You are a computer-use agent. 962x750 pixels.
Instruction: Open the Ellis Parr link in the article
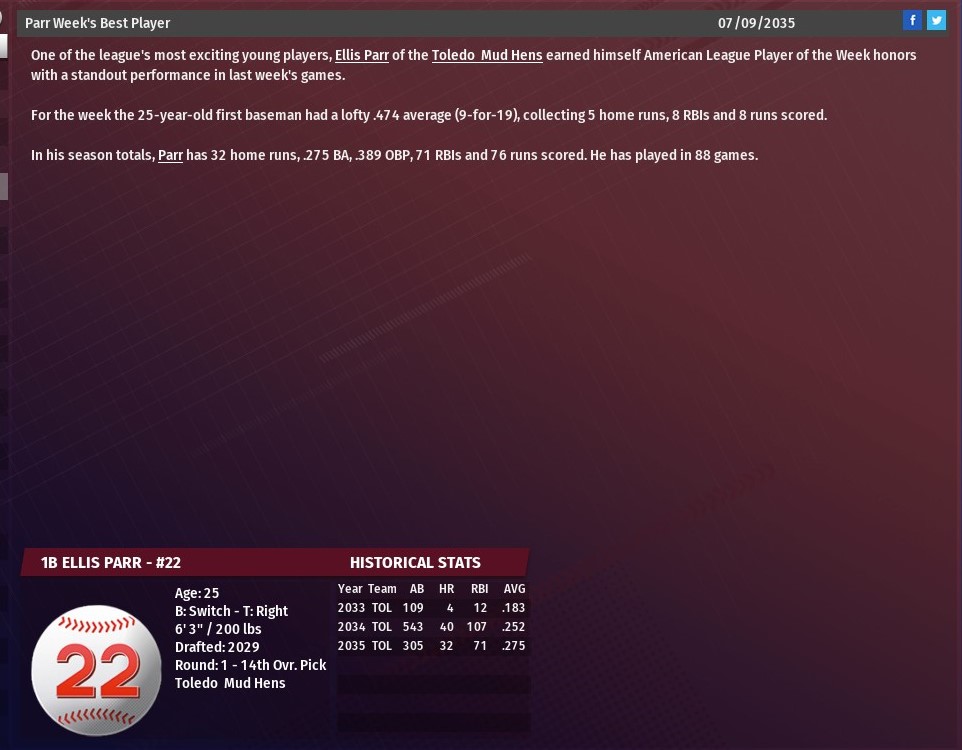point(361,56)
